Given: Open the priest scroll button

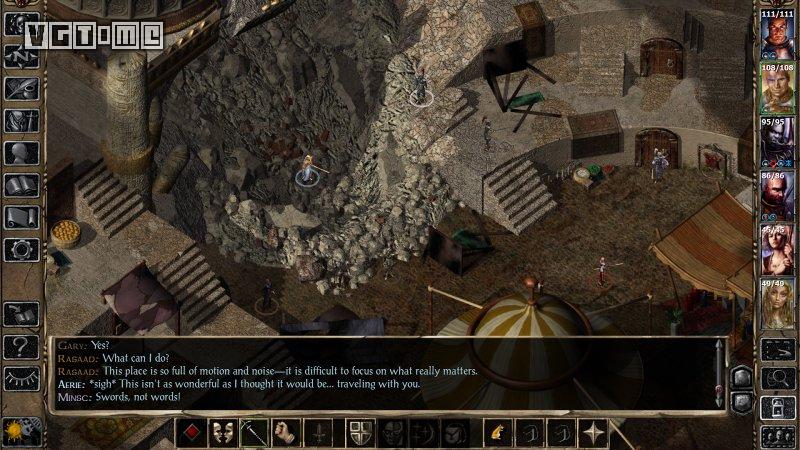Looking at the screenshot, I should (22, 218).
